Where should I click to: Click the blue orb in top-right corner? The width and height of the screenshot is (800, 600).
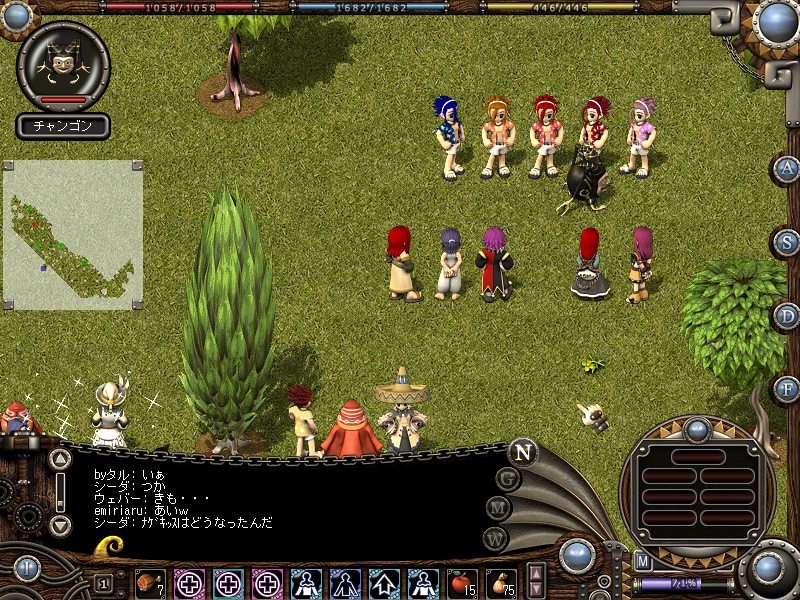click(776, 21)
